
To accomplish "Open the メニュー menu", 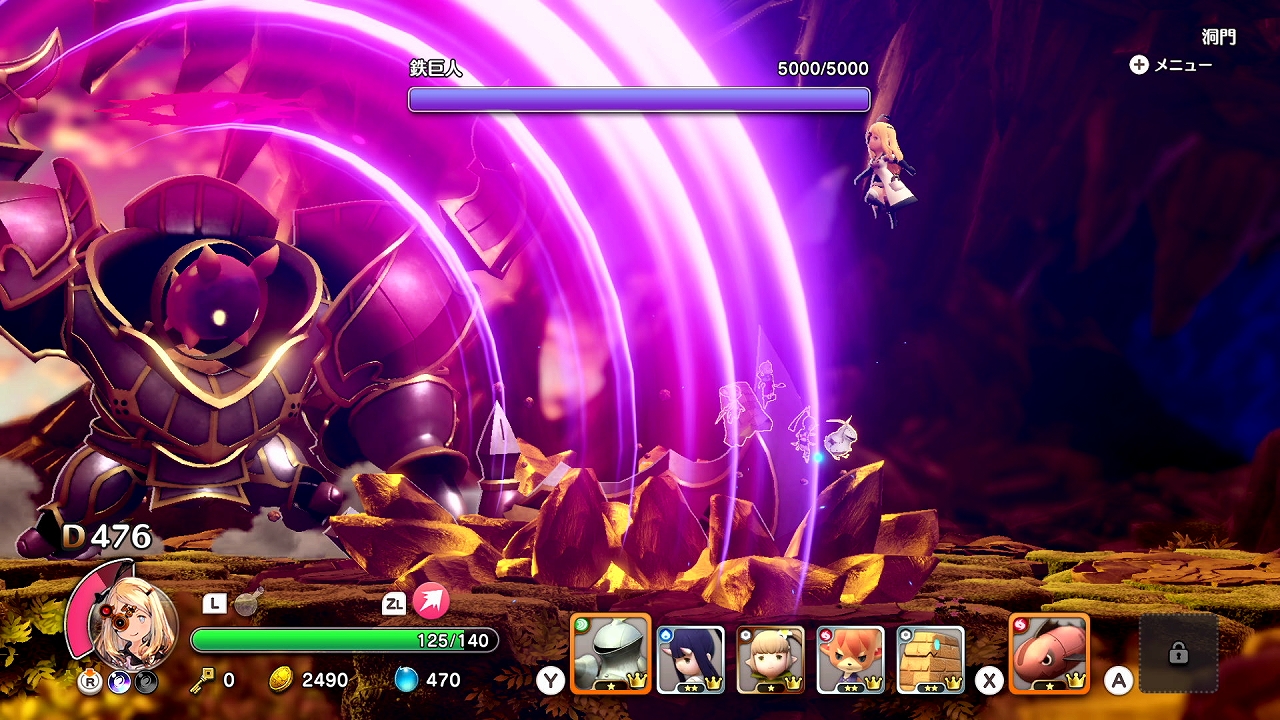I will click(1170, 65).
